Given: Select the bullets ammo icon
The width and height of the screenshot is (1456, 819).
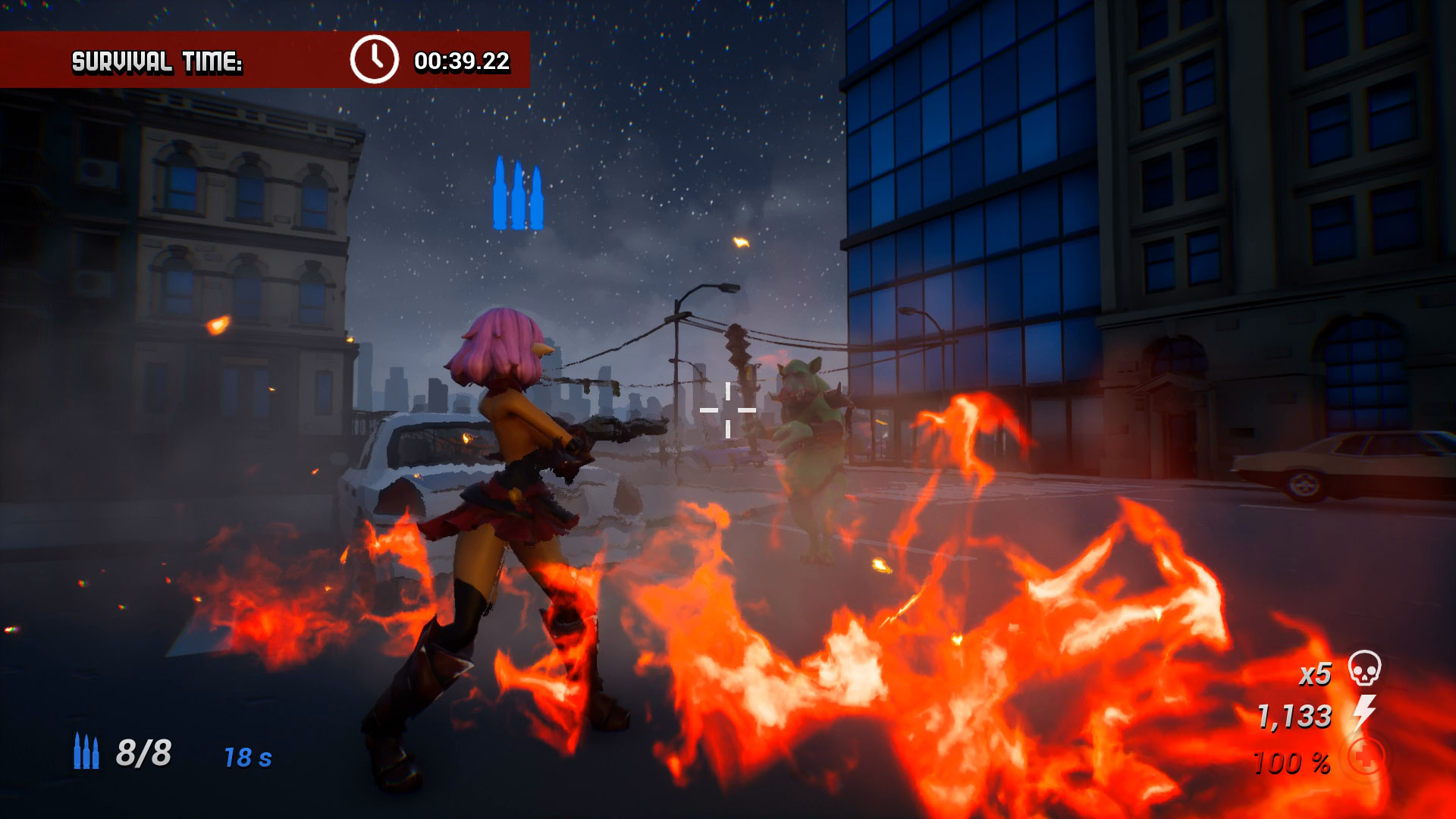Looking at the screenshot, I should tap(86, 752).
